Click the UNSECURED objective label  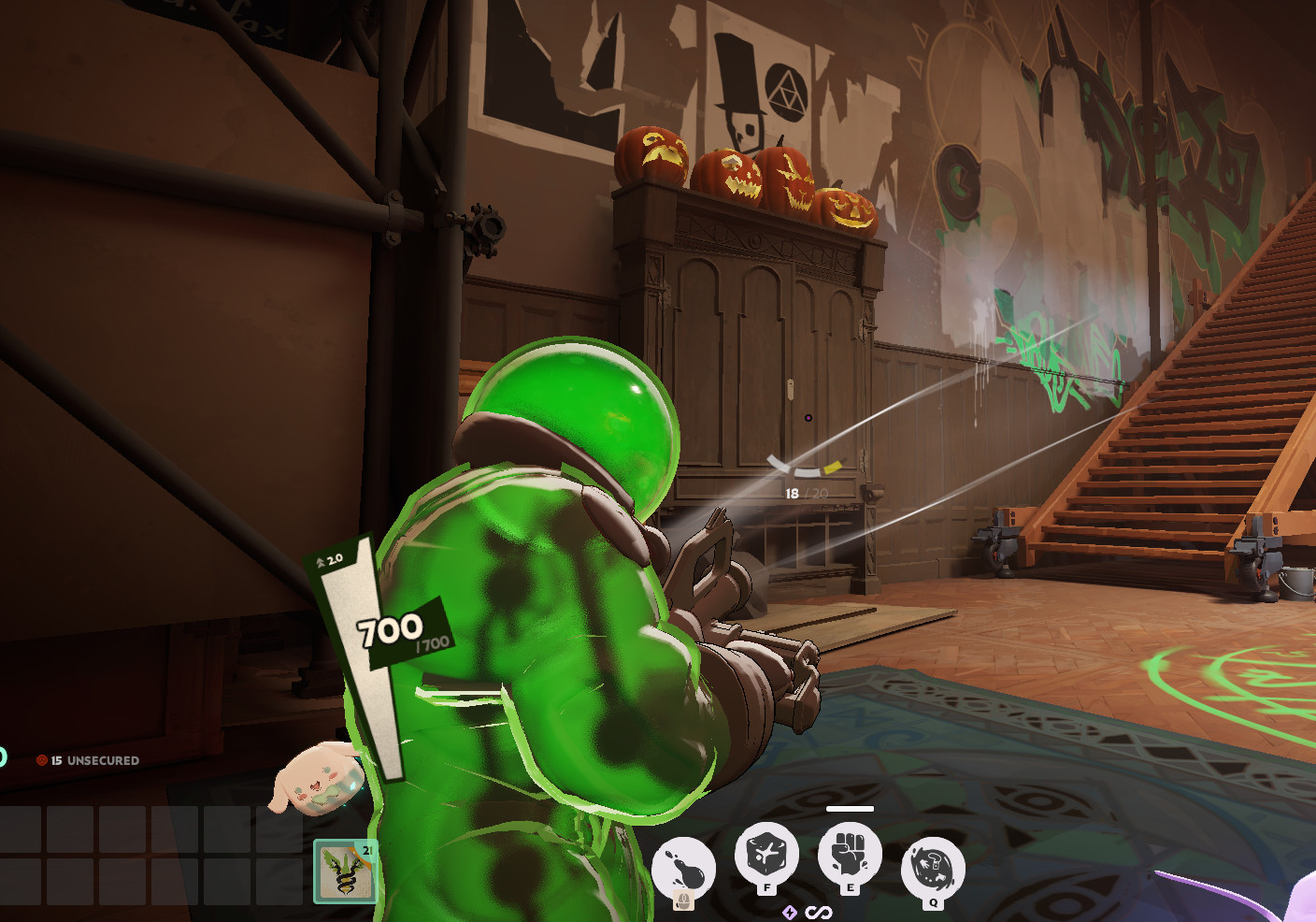(x=103, y=760)
